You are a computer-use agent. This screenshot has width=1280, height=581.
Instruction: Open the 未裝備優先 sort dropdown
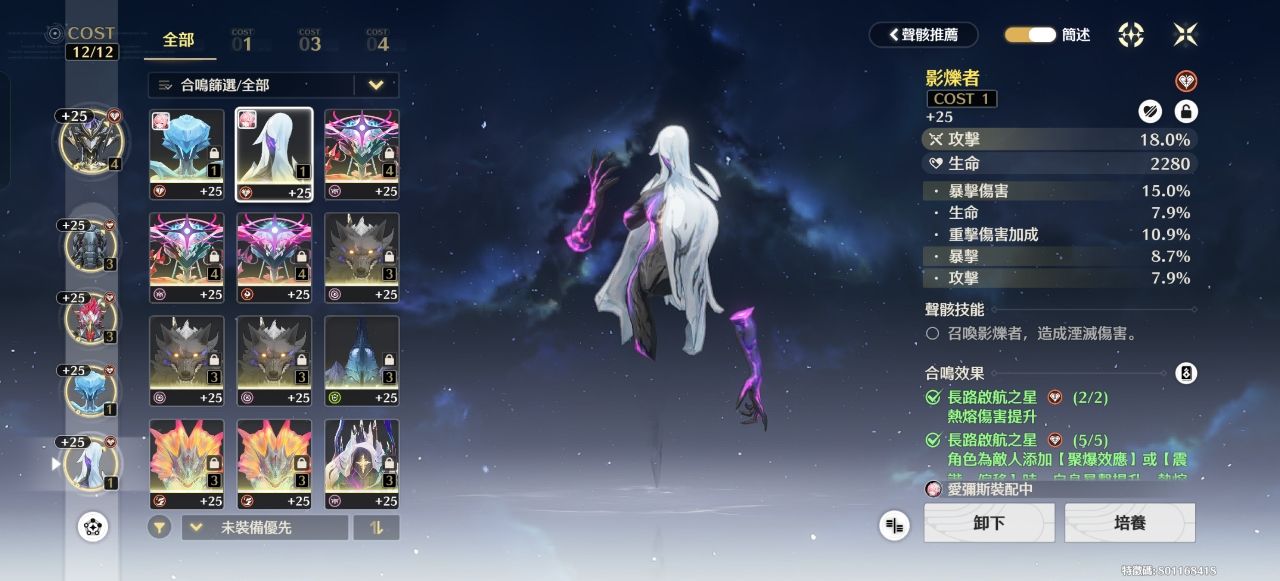264,527
